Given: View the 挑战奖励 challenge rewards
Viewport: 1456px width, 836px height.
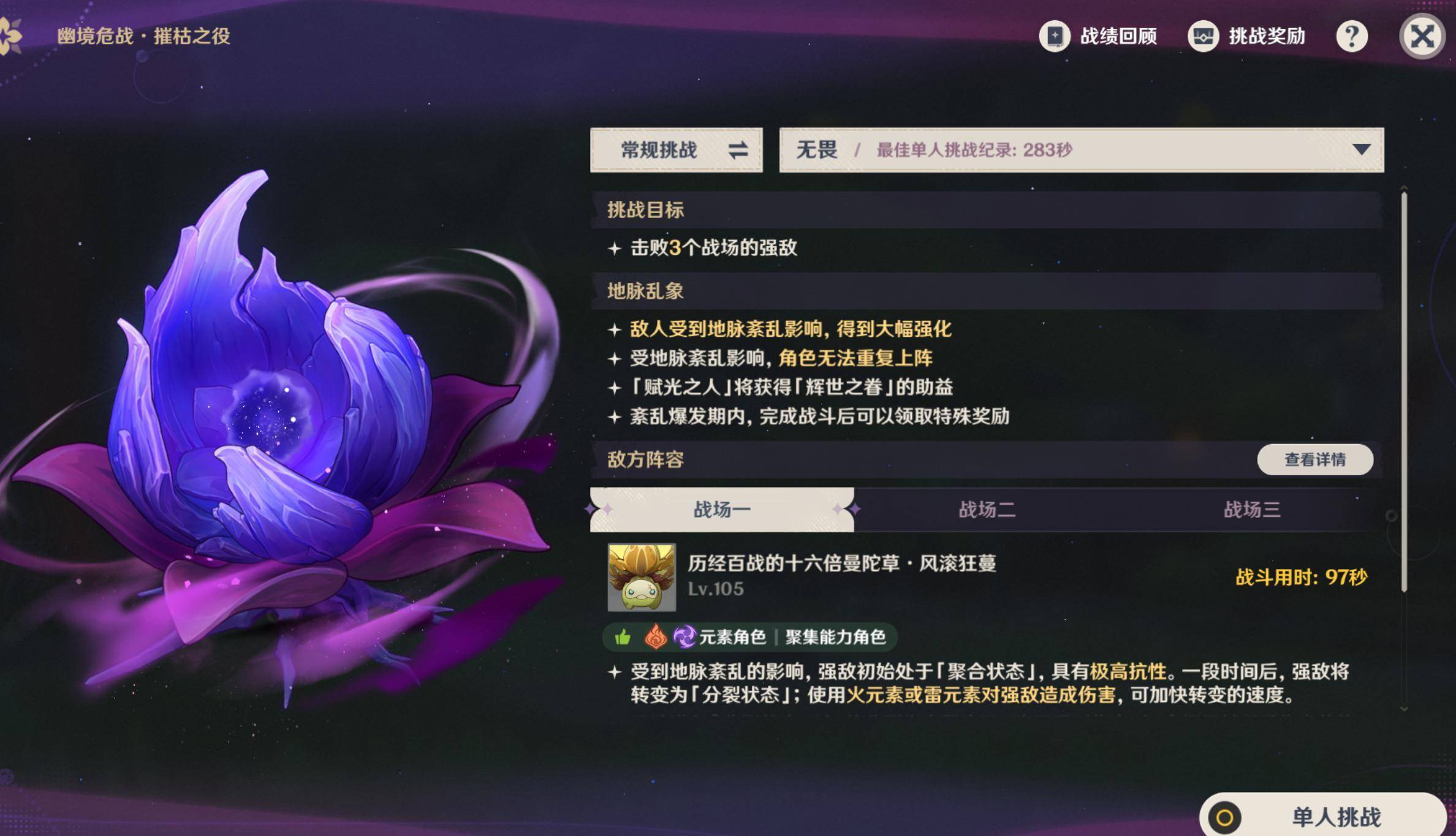Looking at the screenshot, I should (x=1247, y=36).
